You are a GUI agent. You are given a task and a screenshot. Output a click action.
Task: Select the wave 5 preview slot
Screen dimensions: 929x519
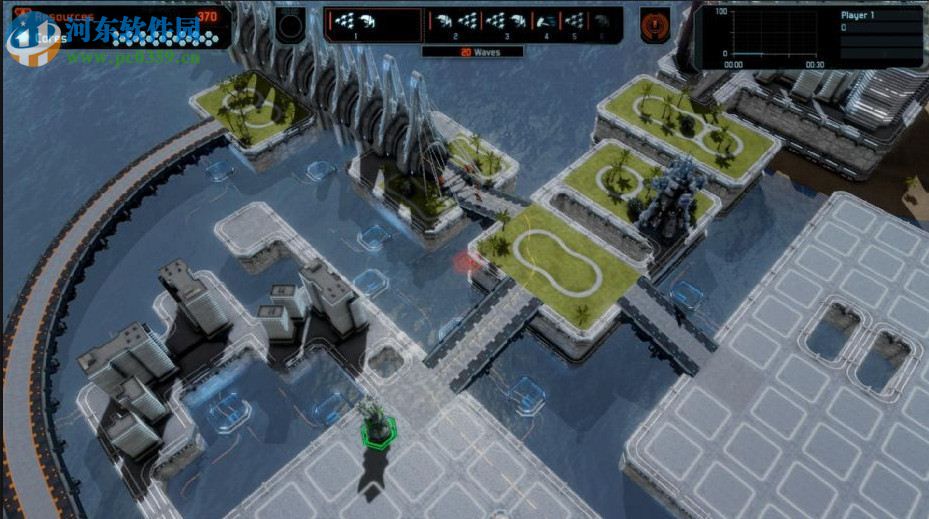pos(574,23)
